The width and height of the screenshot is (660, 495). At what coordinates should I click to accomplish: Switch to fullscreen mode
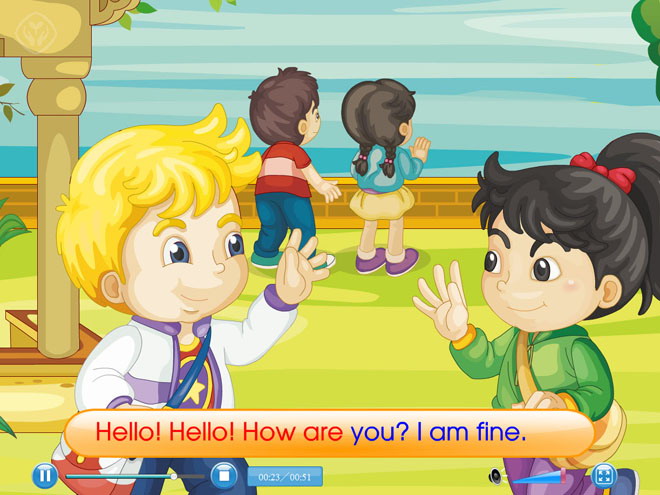click(604, 476)
